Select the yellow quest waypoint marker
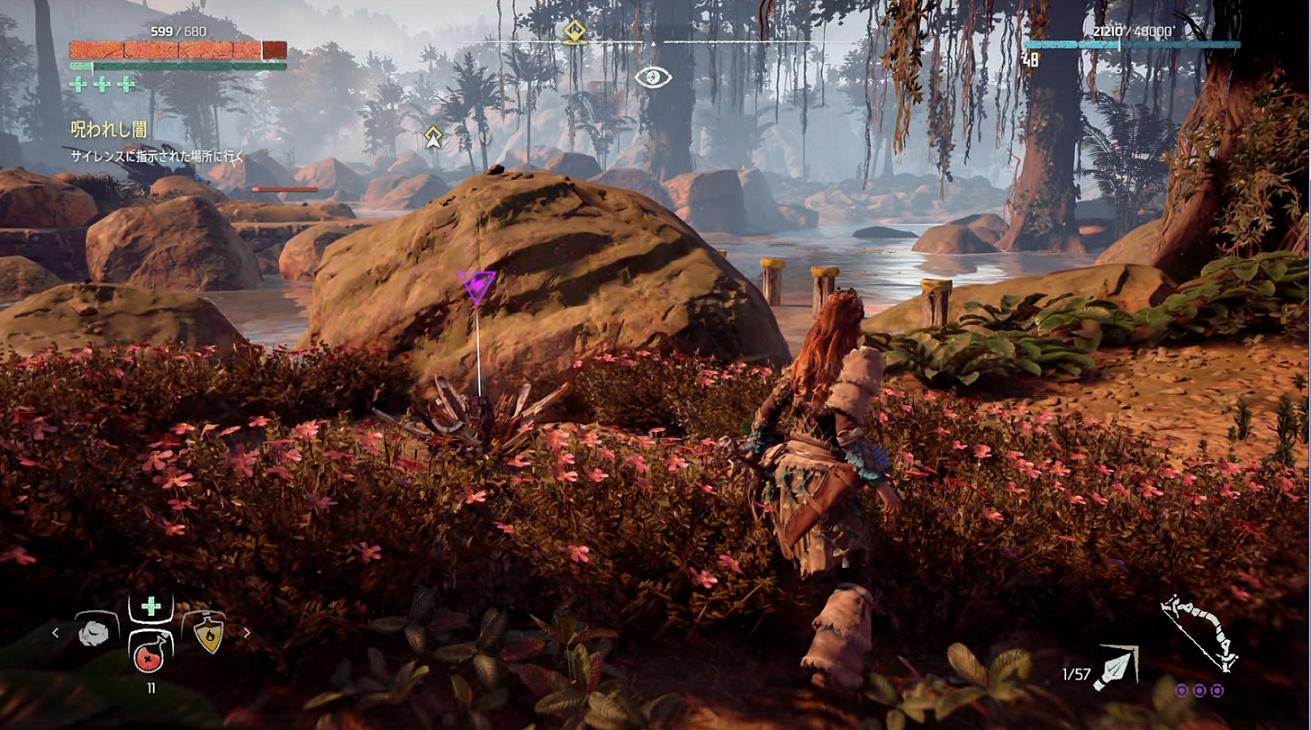Viewport: 1311px width, 730px height. (x=433, y=137)
